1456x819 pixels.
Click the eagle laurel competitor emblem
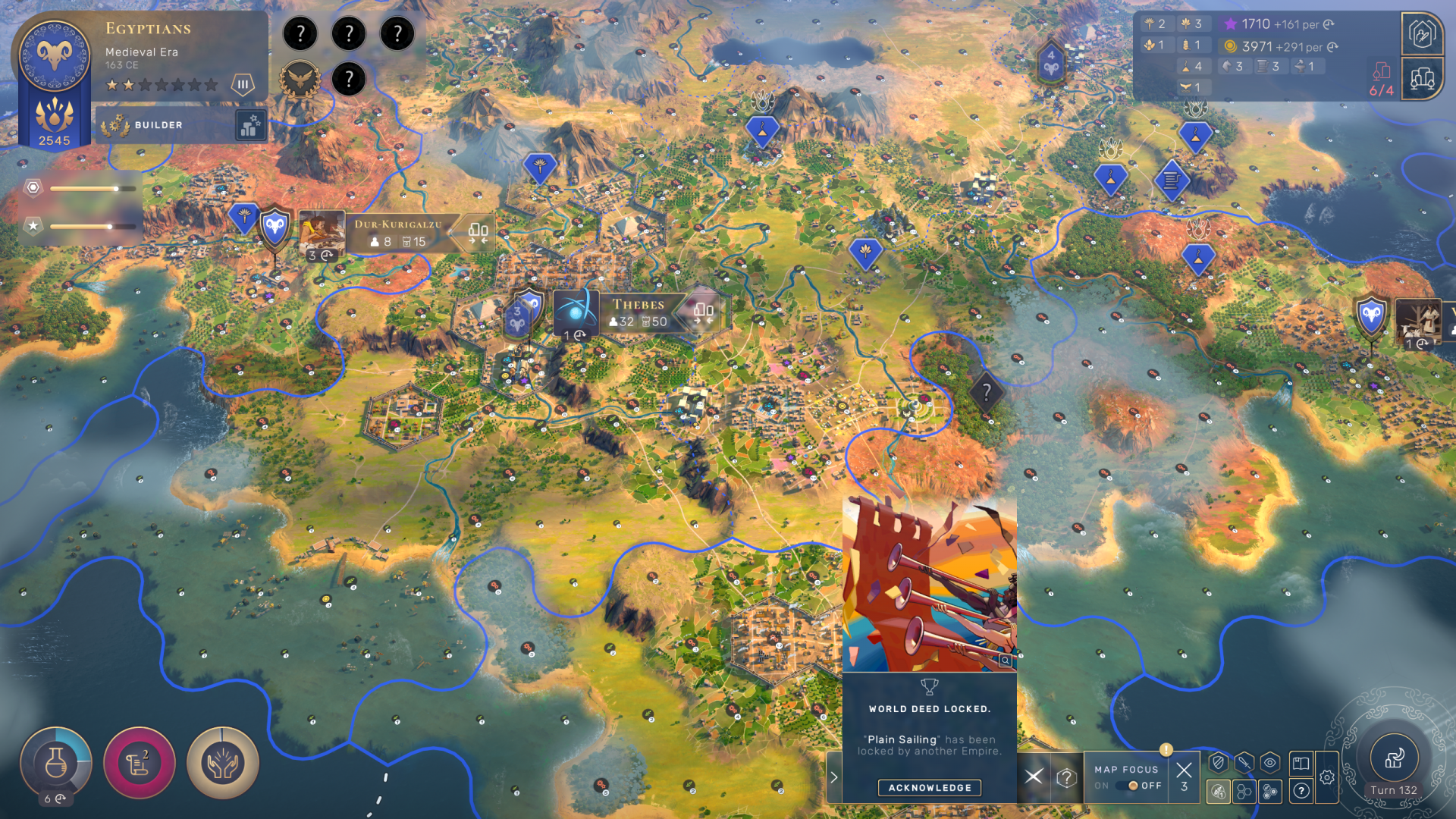300,79
